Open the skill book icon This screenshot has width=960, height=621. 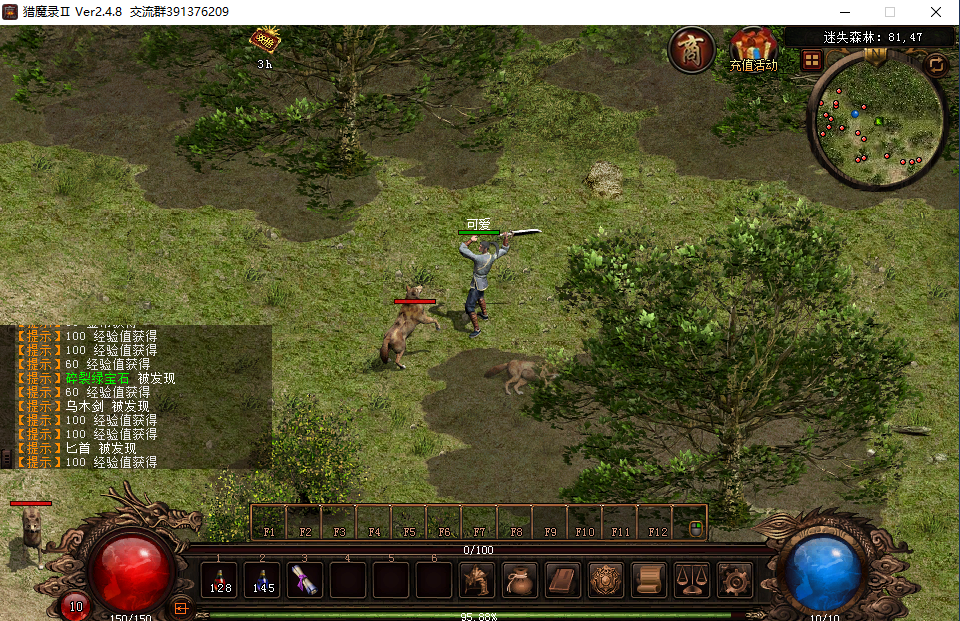pyautogui.click(x=563, y=580)
